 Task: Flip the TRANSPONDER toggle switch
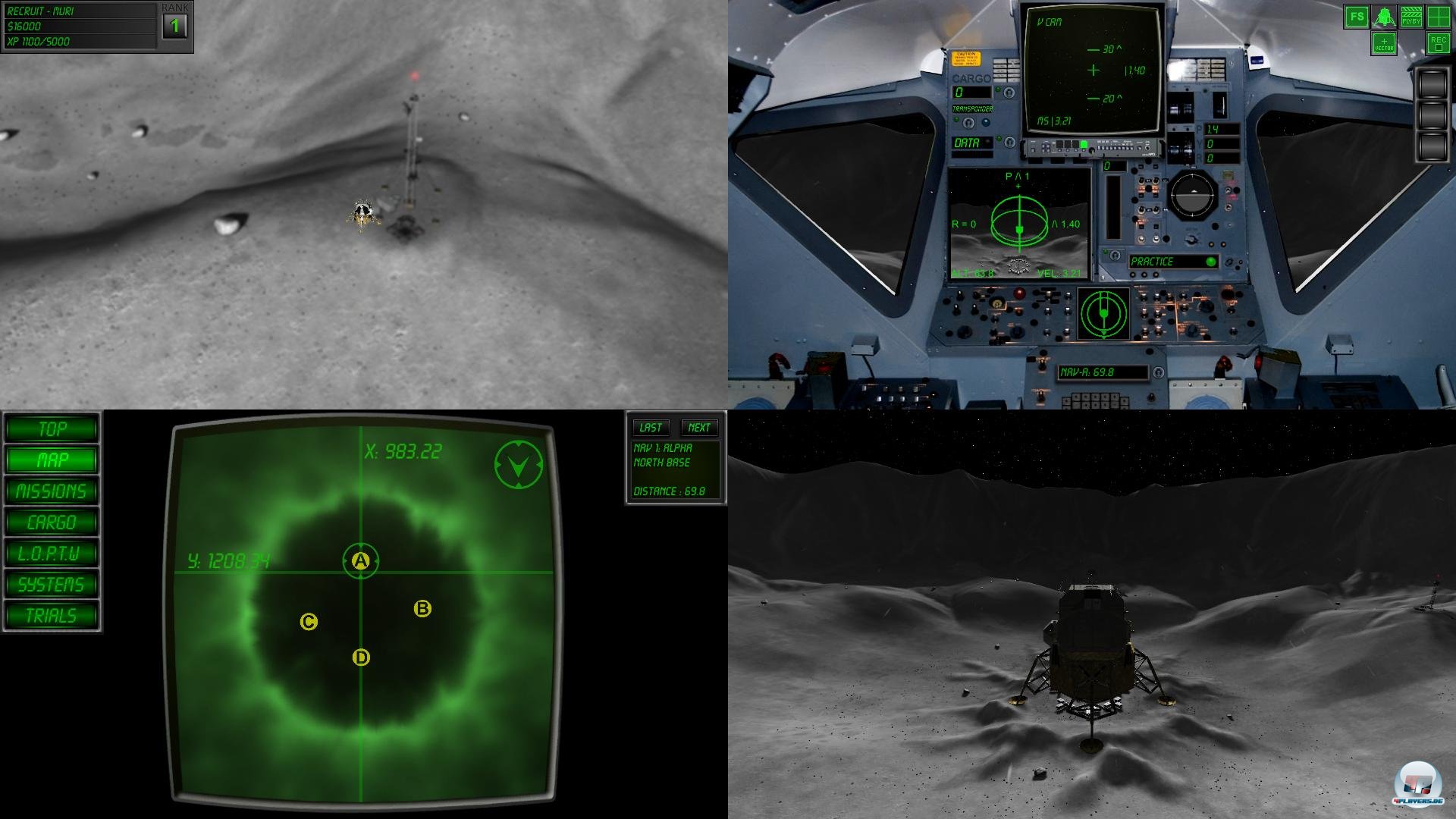point(968,123)
